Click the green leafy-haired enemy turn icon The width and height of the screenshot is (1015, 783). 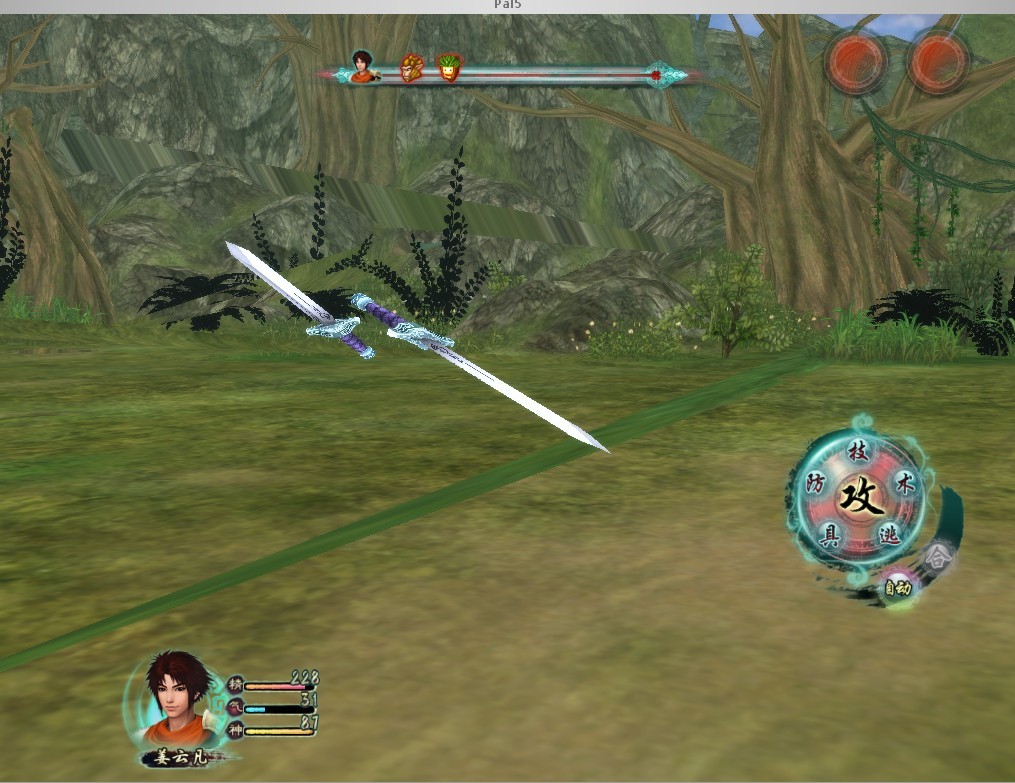pyautogui.click(x=449, y=68)
